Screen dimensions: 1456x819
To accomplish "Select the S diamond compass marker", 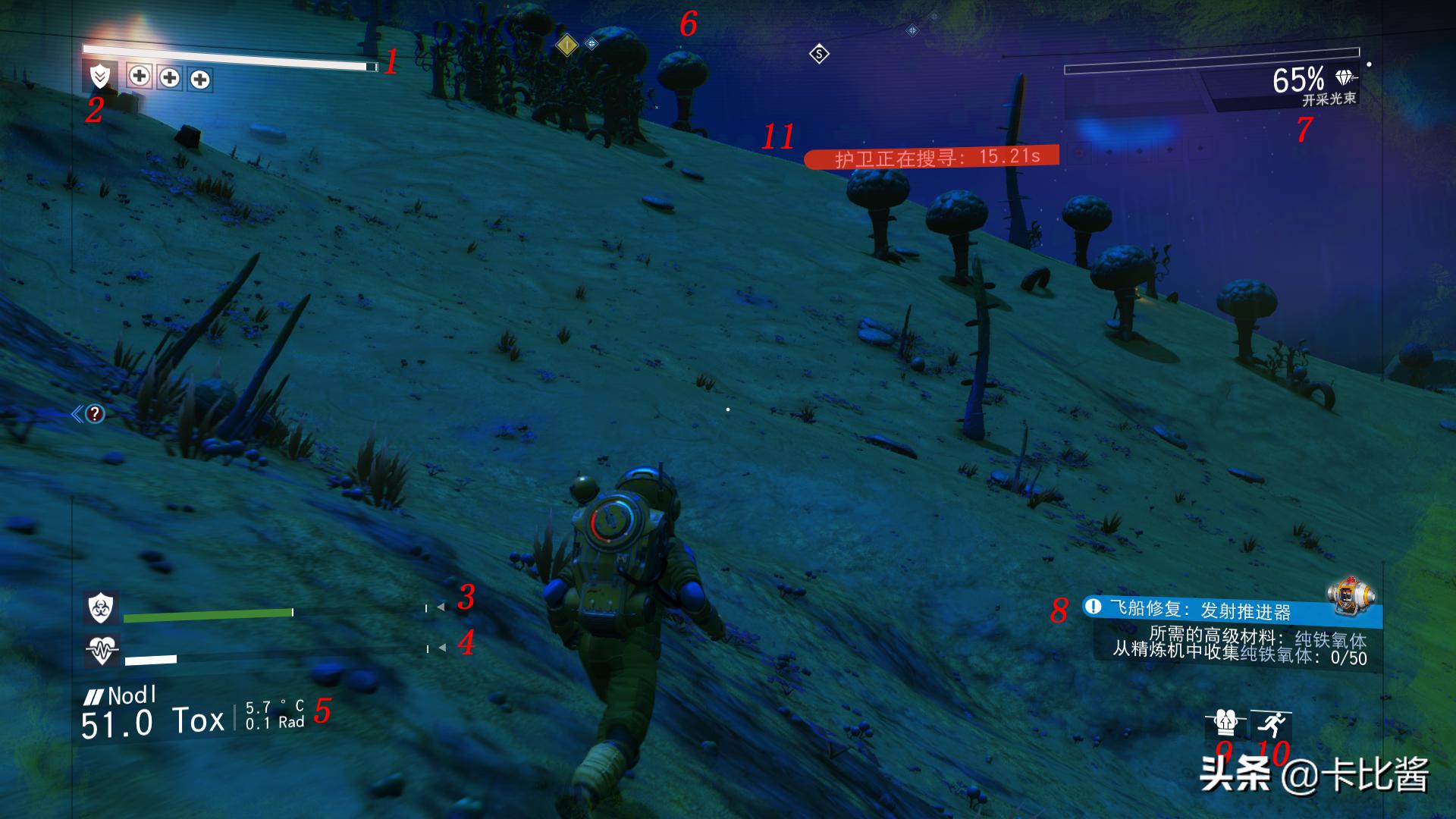I will coord(819,54).
